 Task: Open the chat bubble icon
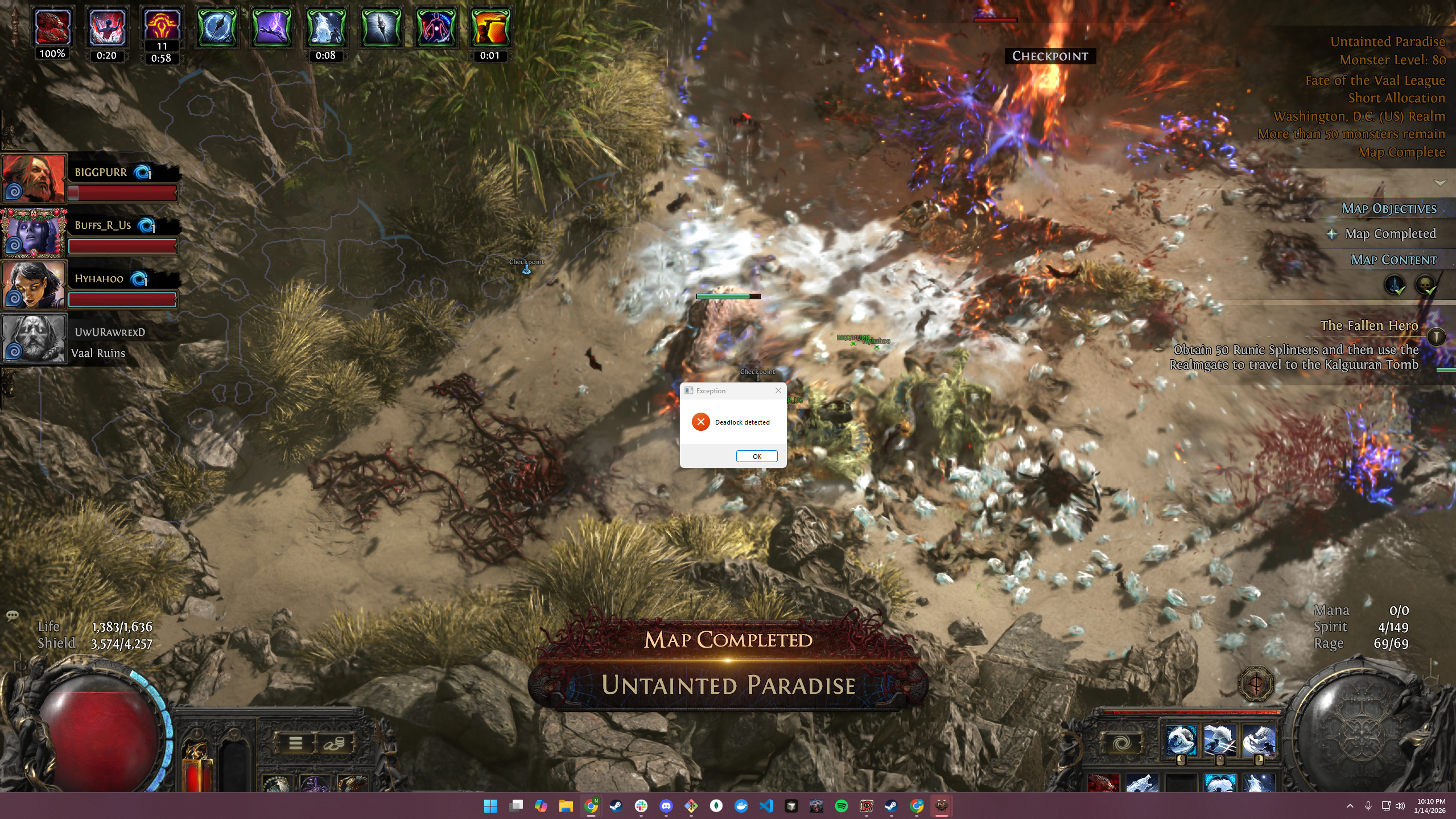coord(12,615)
